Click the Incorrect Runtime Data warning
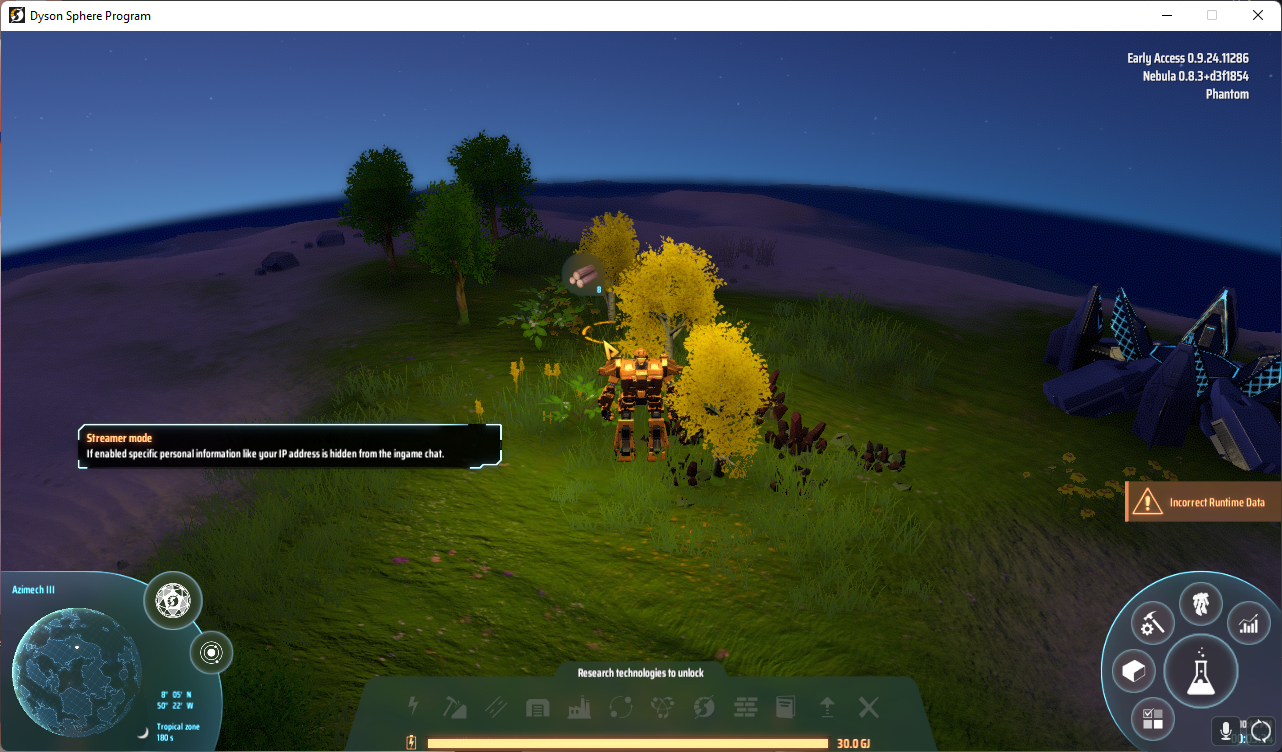Viewport: 1282px width, 752px height. [1203, 503]
